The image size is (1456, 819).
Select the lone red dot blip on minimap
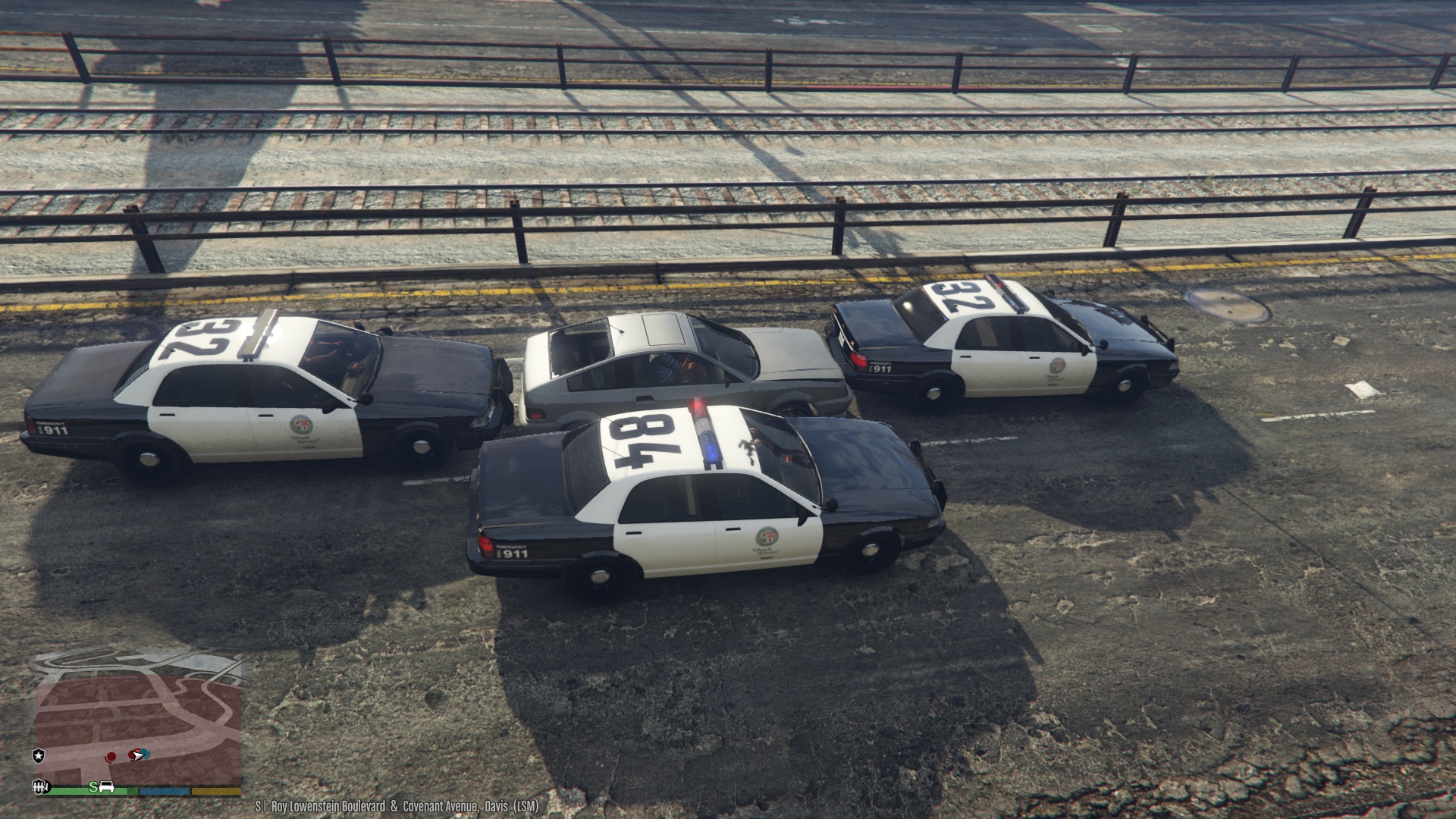[111, 756]
